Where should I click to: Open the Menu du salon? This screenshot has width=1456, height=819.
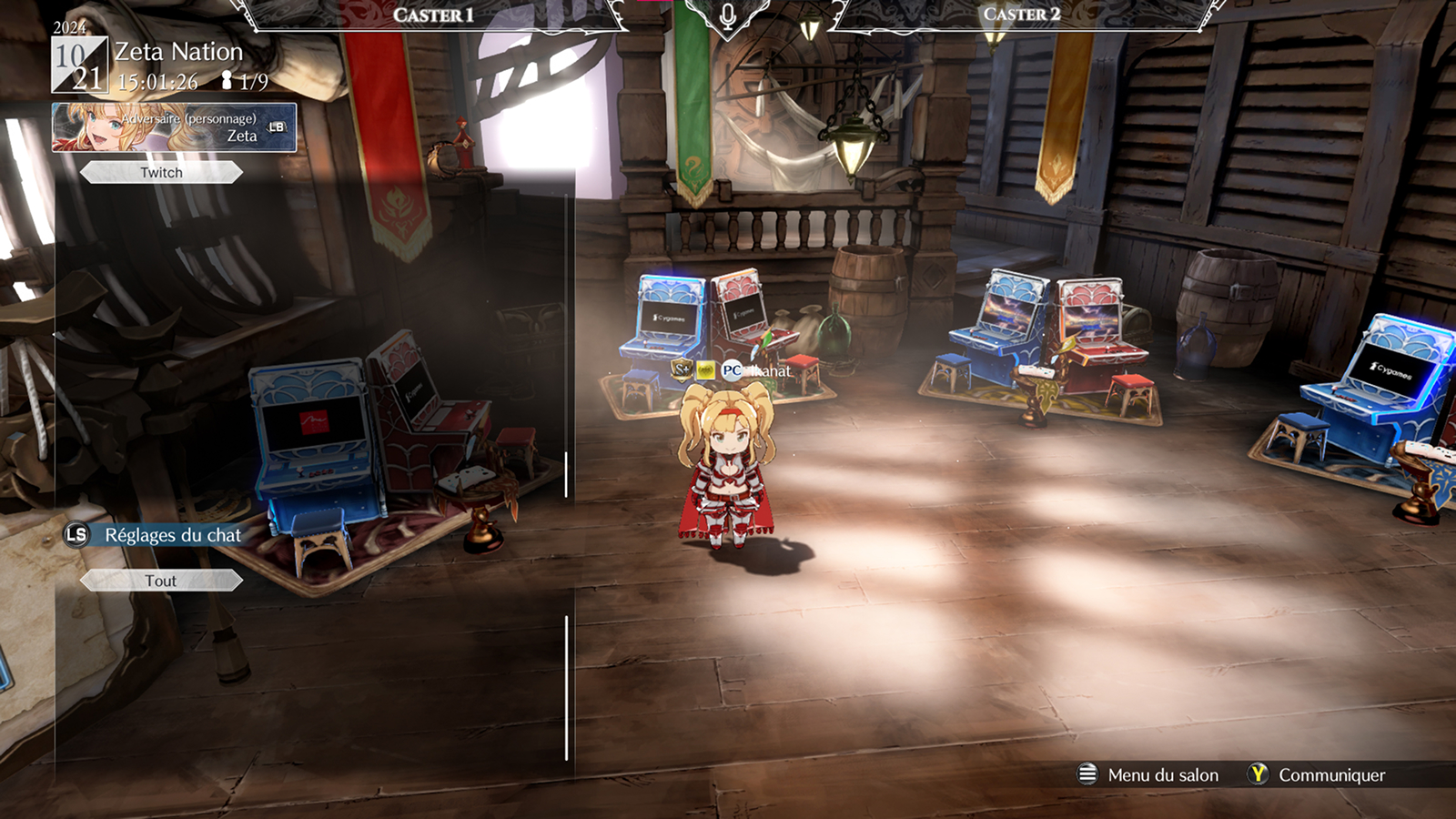(x=1148, y=774)
